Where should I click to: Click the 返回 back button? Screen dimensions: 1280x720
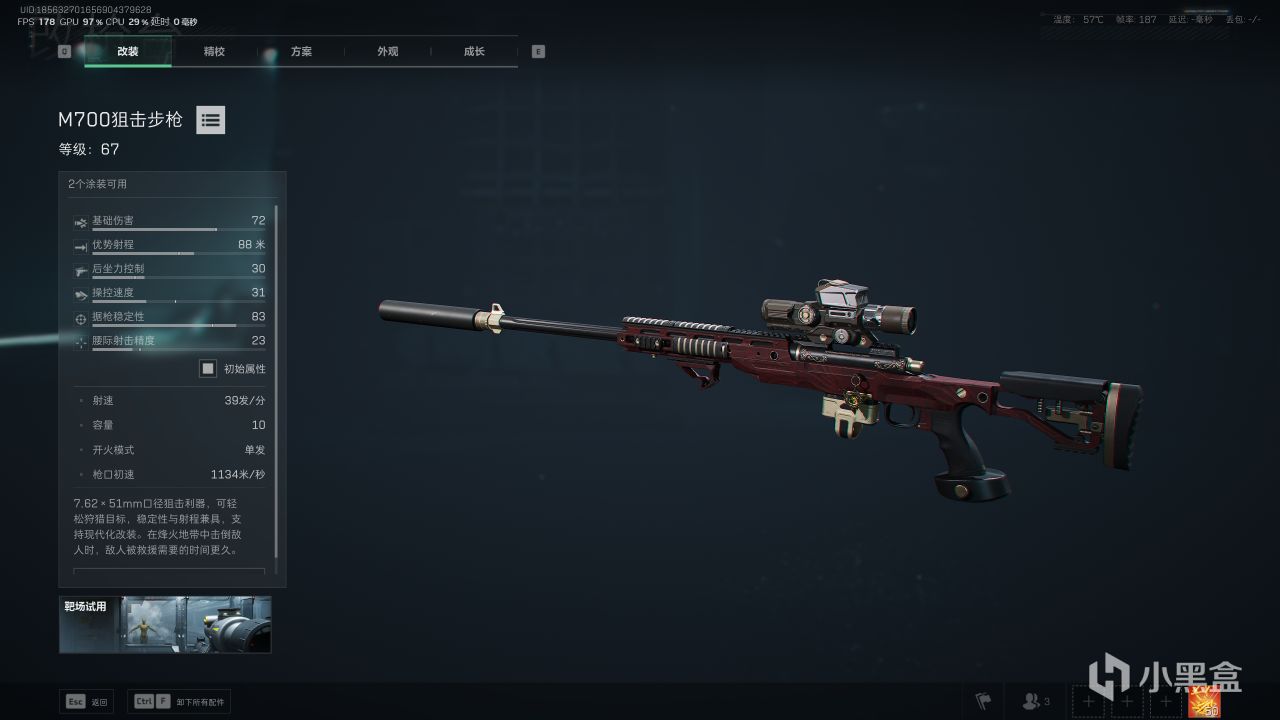click(87, 702)
